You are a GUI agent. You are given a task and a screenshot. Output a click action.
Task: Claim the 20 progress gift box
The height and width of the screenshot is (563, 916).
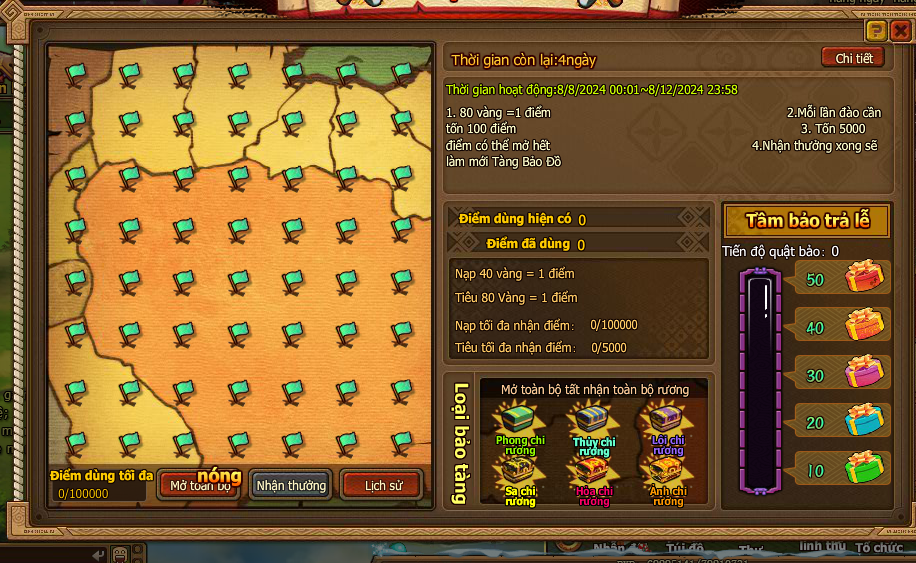click(x=865, y=420)
